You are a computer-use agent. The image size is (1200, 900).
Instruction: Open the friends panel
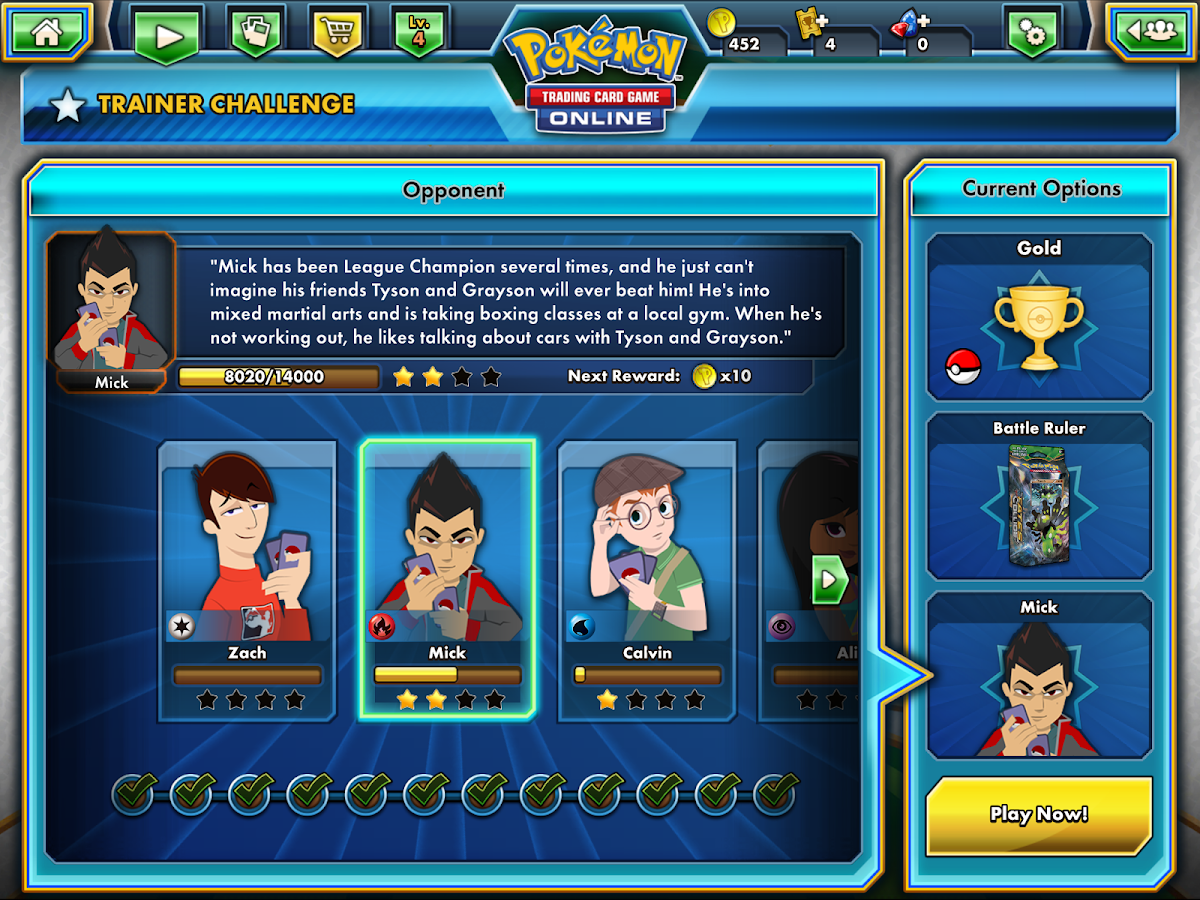click(x=1151, y=31)
